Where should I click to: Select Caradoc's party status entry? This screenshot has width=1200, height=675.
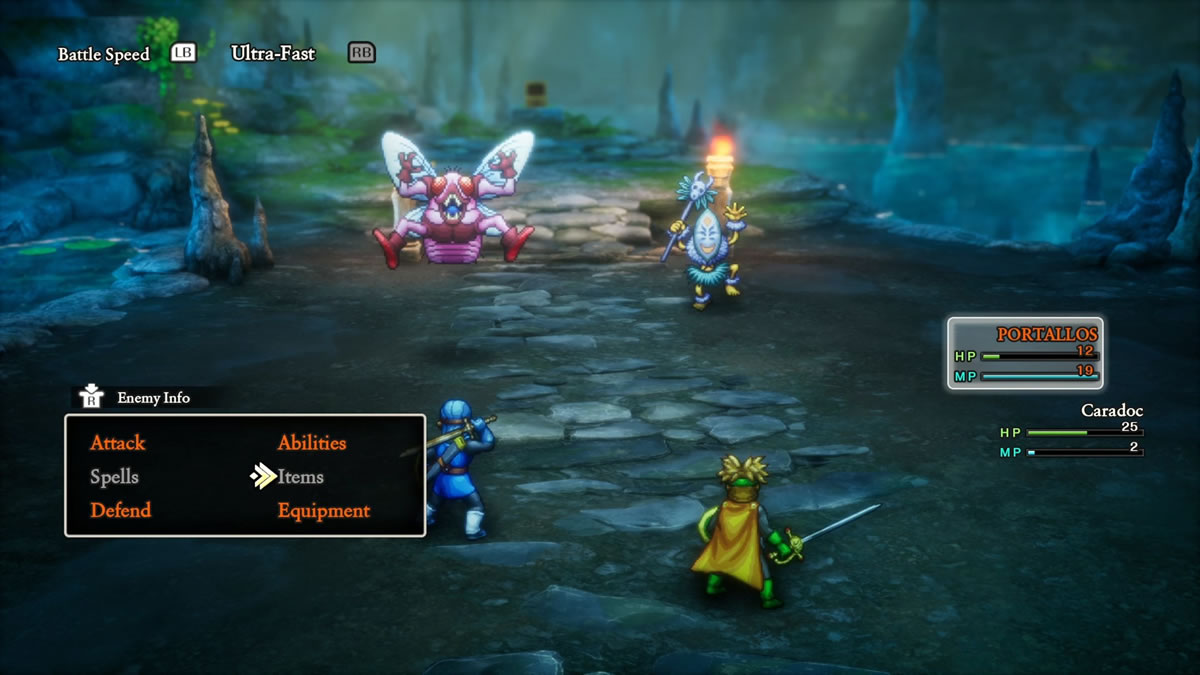(x=1072, y=430)
